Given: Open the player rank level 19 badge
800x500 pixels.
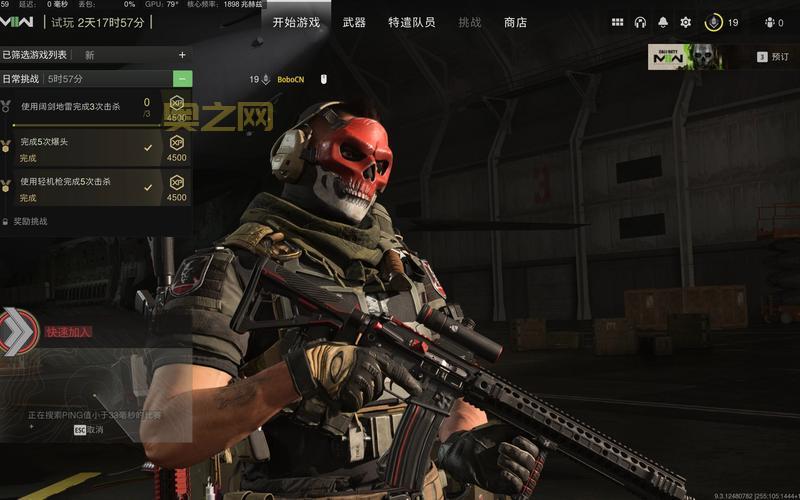Looking at the screenshot, I should coord(722,22).
